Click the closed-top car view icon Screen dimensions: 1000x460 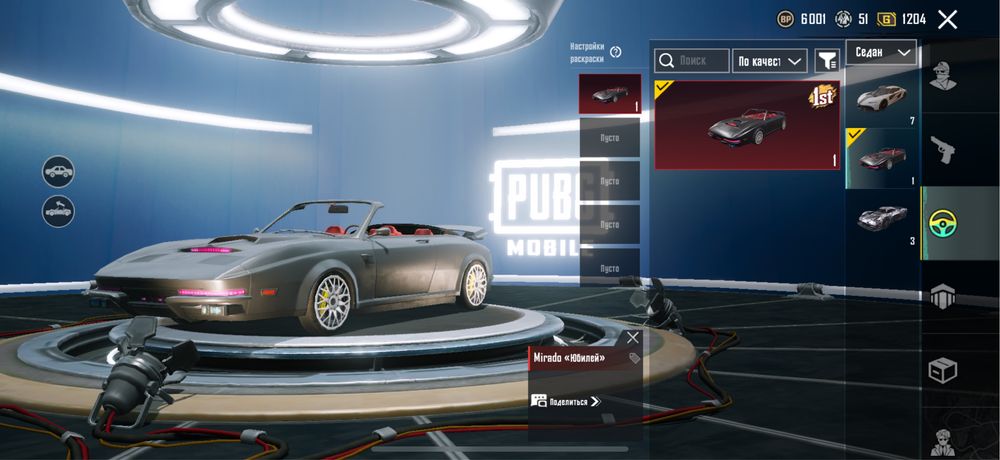pos(58,171)
